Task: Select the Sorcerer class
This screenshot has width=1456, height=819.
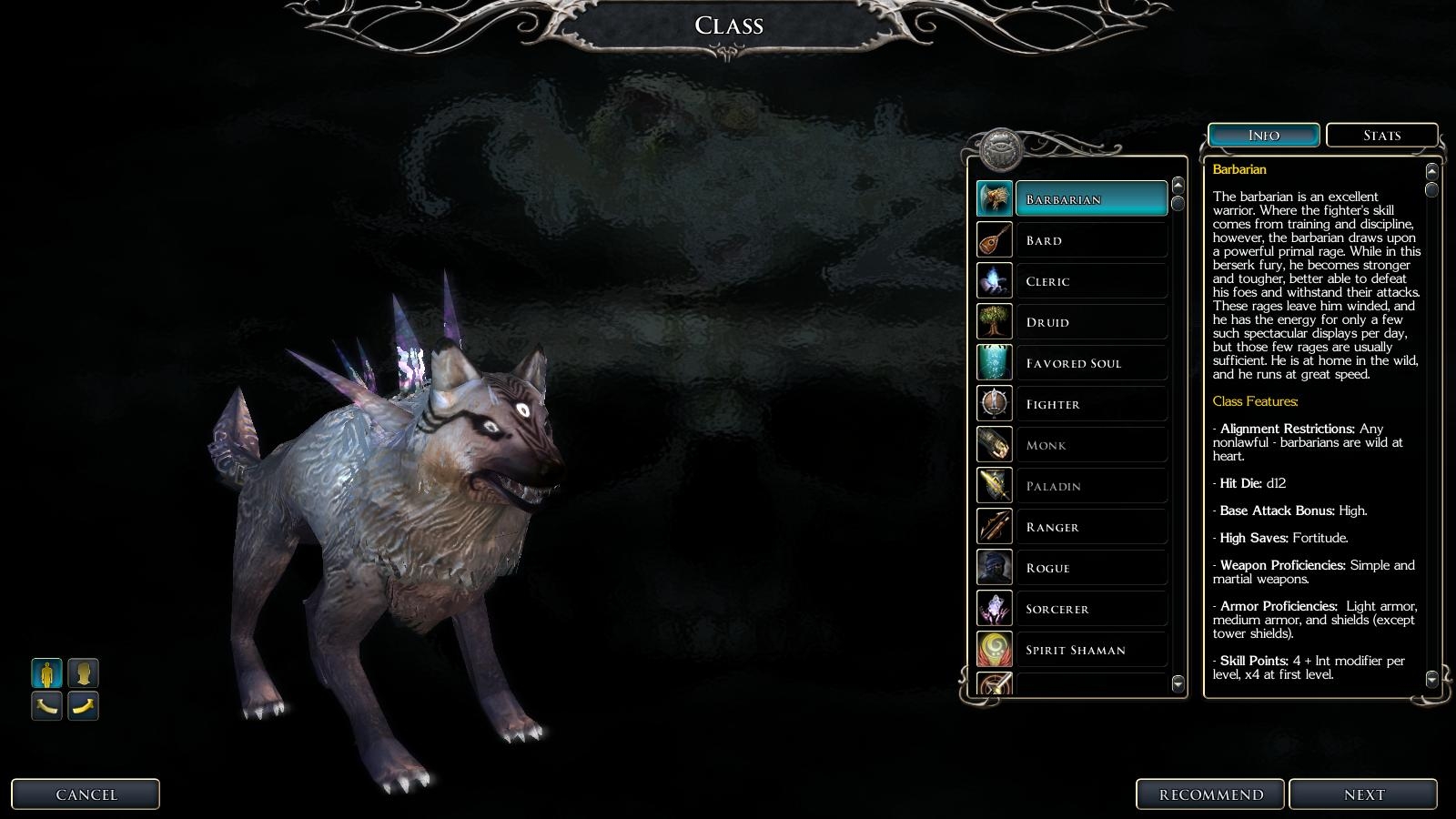Action: point(1090,609)
